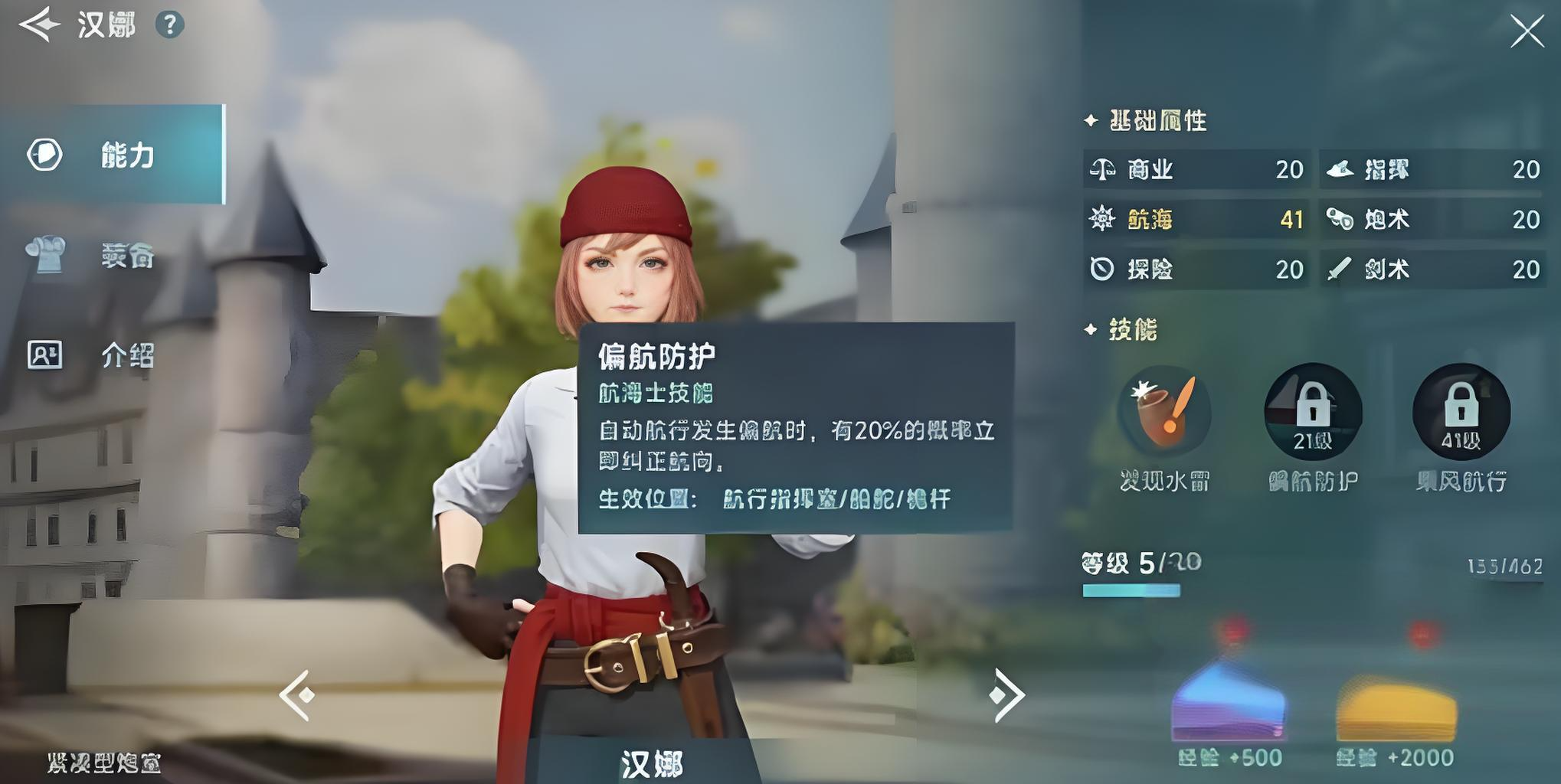Viewport: 1561px width, 784px height.
Task: Select the 发现水雷 skill icon
Action: (1164, 412)
